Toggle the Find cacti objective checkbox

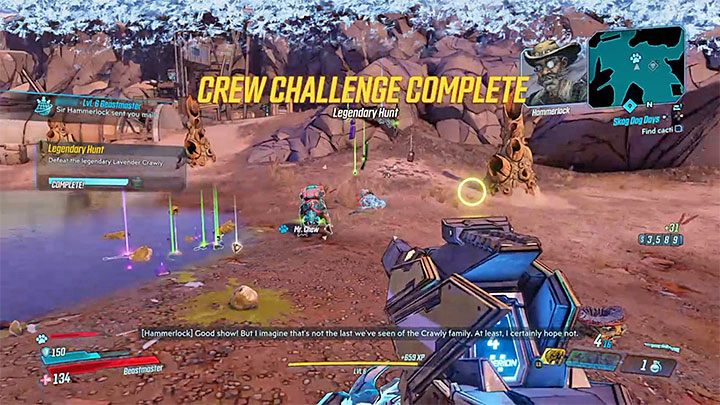[x=678, y=129]
